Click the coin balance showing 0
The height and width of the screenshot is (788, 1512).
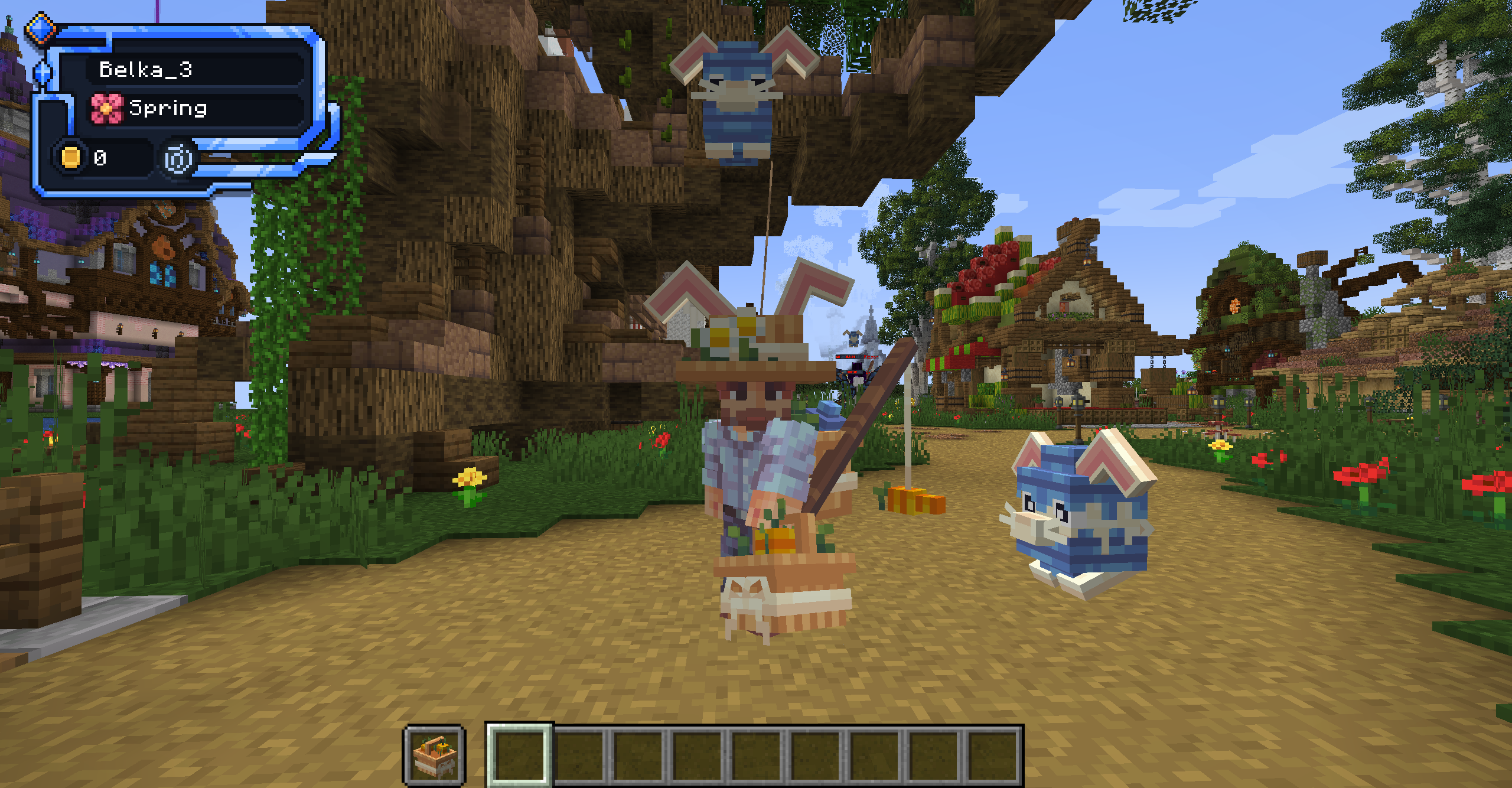click(100, 157)
